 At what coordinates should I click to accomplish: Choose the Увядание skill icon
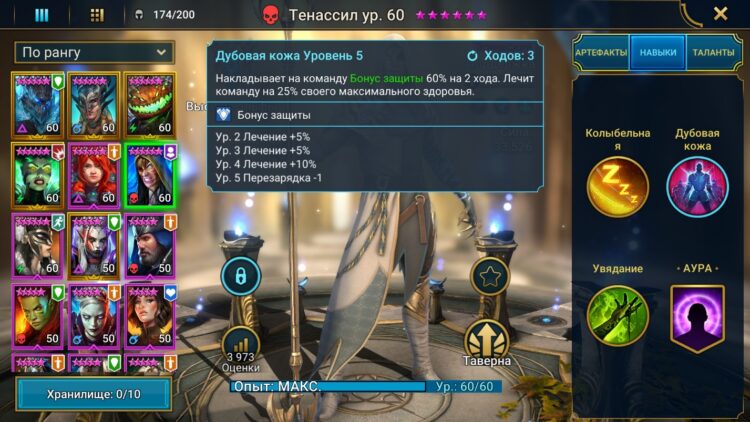coord(617,317)
